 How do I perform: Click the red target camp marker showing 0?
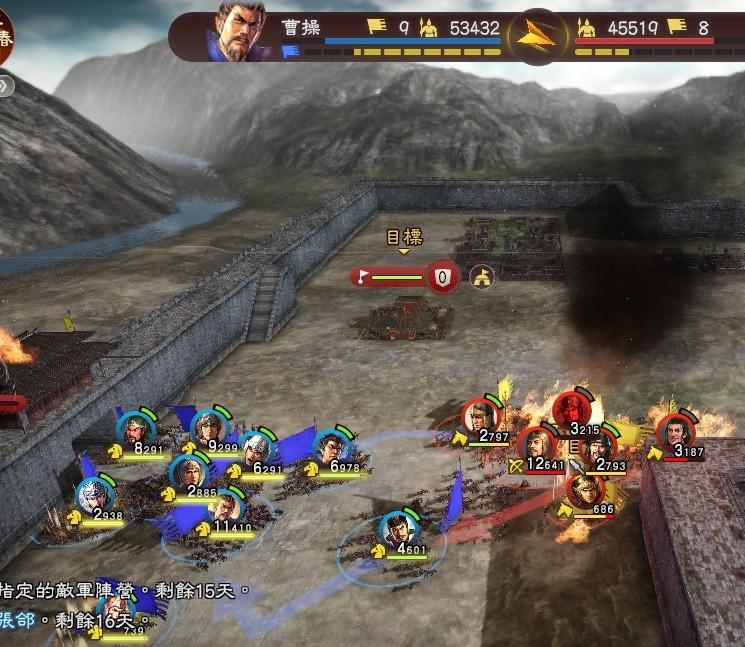coord(442,276)
